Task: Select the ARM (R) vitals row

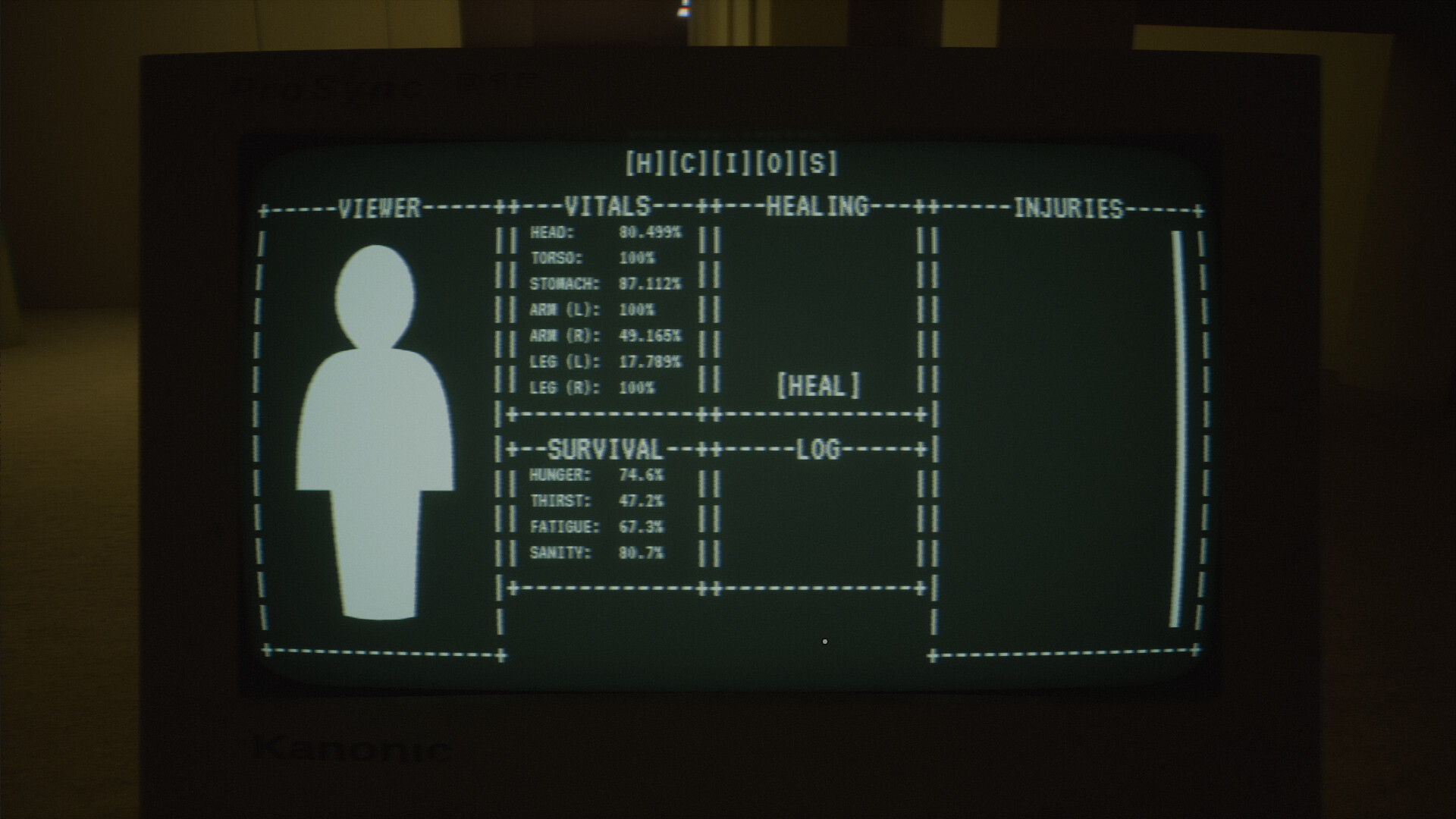Action: coord(605,336)
